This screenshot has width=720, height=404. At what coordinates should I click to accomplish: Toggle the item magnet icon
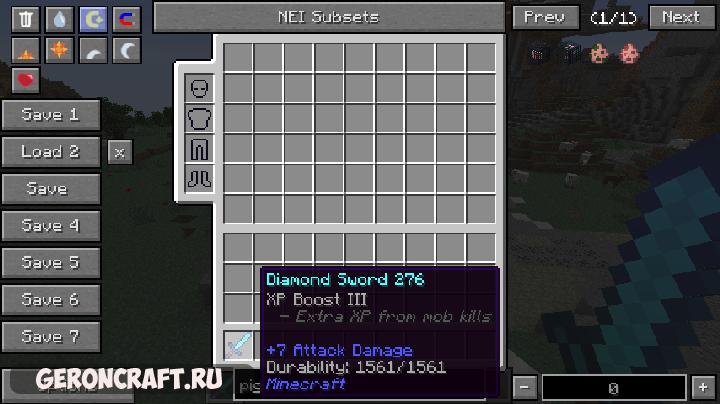[125, 19]
